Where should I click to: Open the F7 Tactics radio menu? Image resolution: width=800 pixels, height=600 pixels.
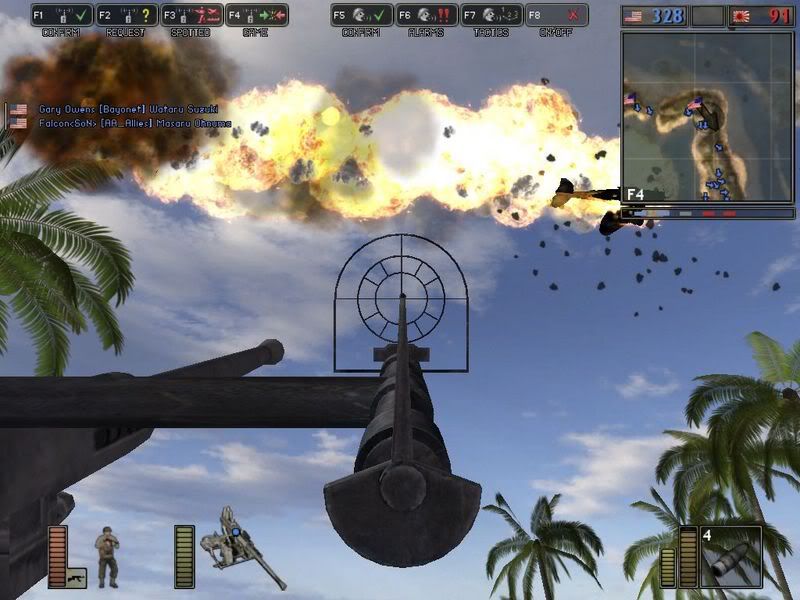491,16
